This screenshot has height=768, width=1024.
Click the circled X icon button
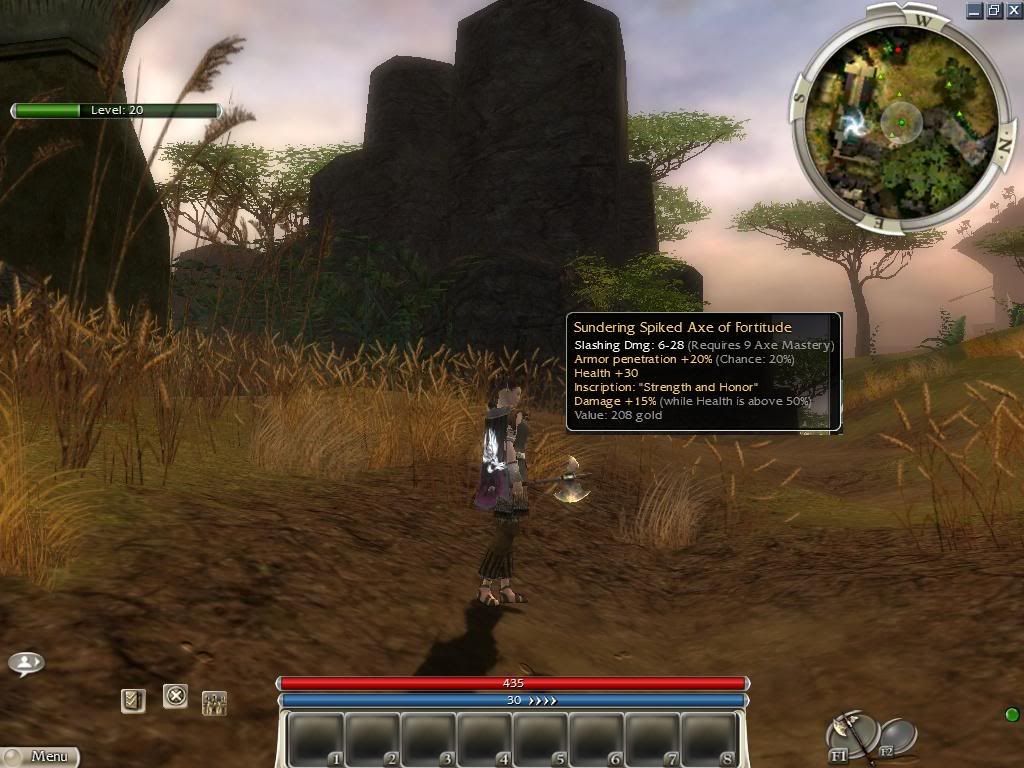[175, 695]
